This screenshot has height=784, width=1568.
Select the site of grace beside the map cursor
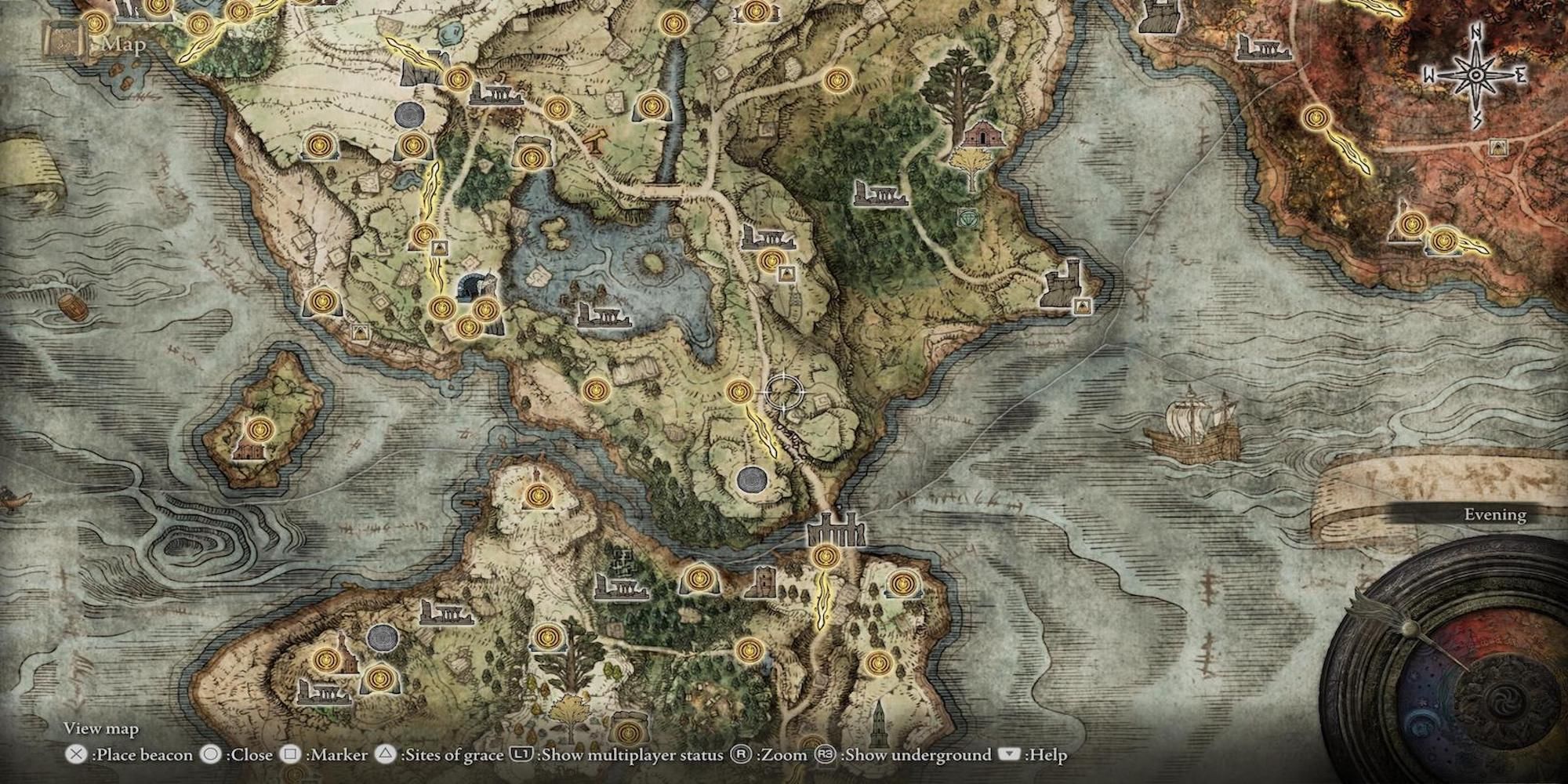pos(739,390)
